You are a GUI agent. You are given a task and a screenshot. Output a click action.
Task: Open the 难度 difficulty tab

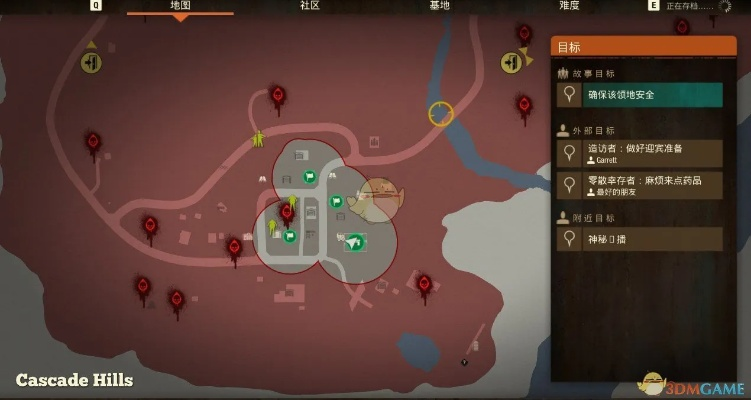tap(567, 6)
